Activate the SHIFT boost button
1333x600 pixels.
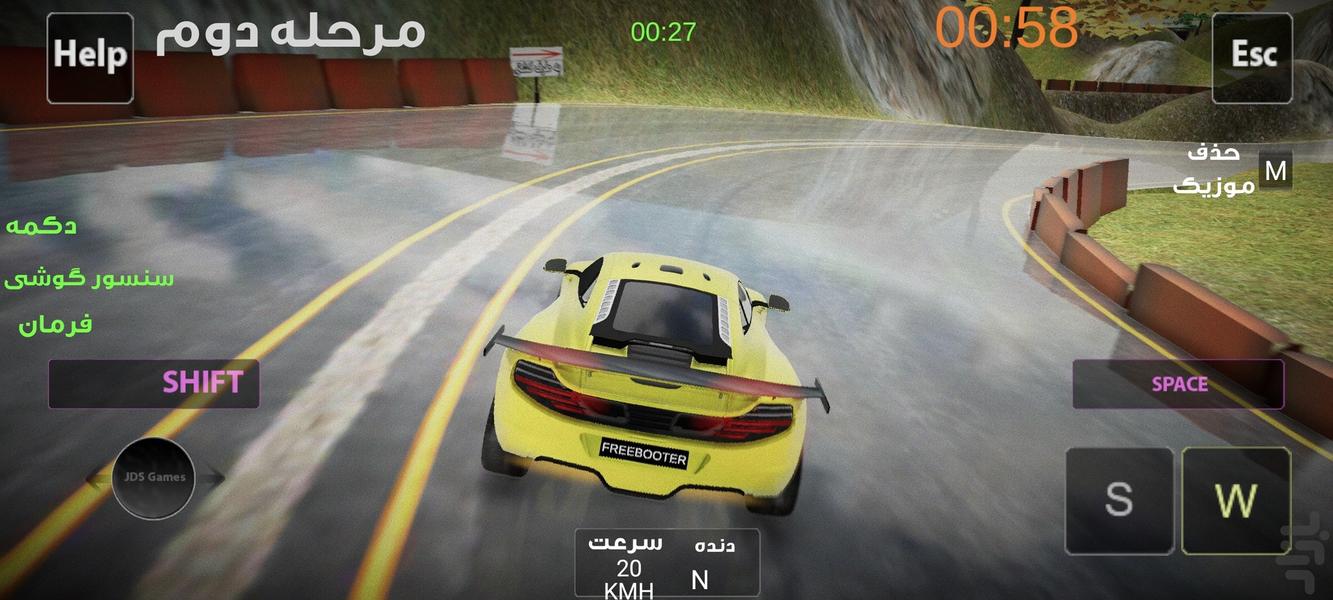tap(154, 383)
